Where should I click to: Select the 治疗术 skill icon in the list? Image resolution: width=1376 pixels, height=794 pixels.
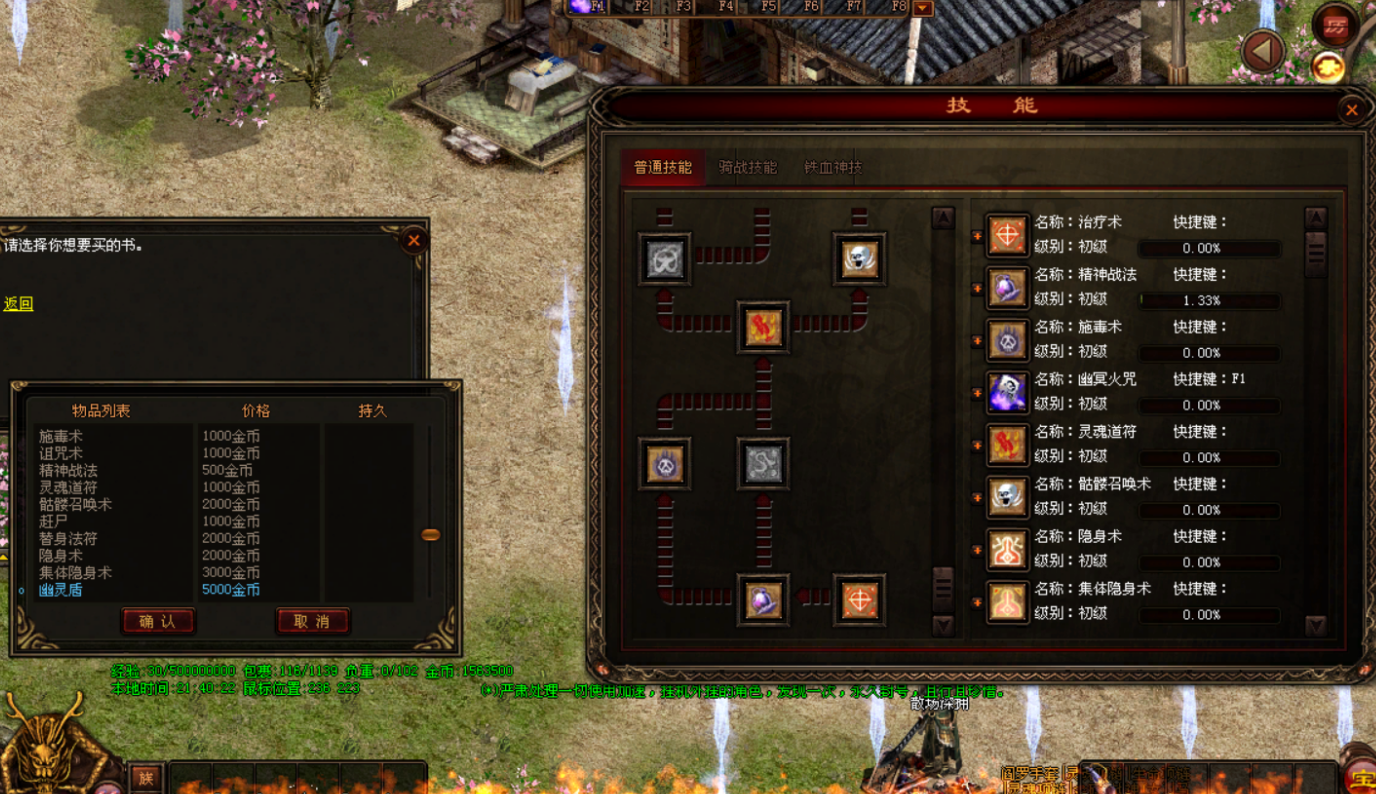pyautogui.click(x=1007, y=235)
